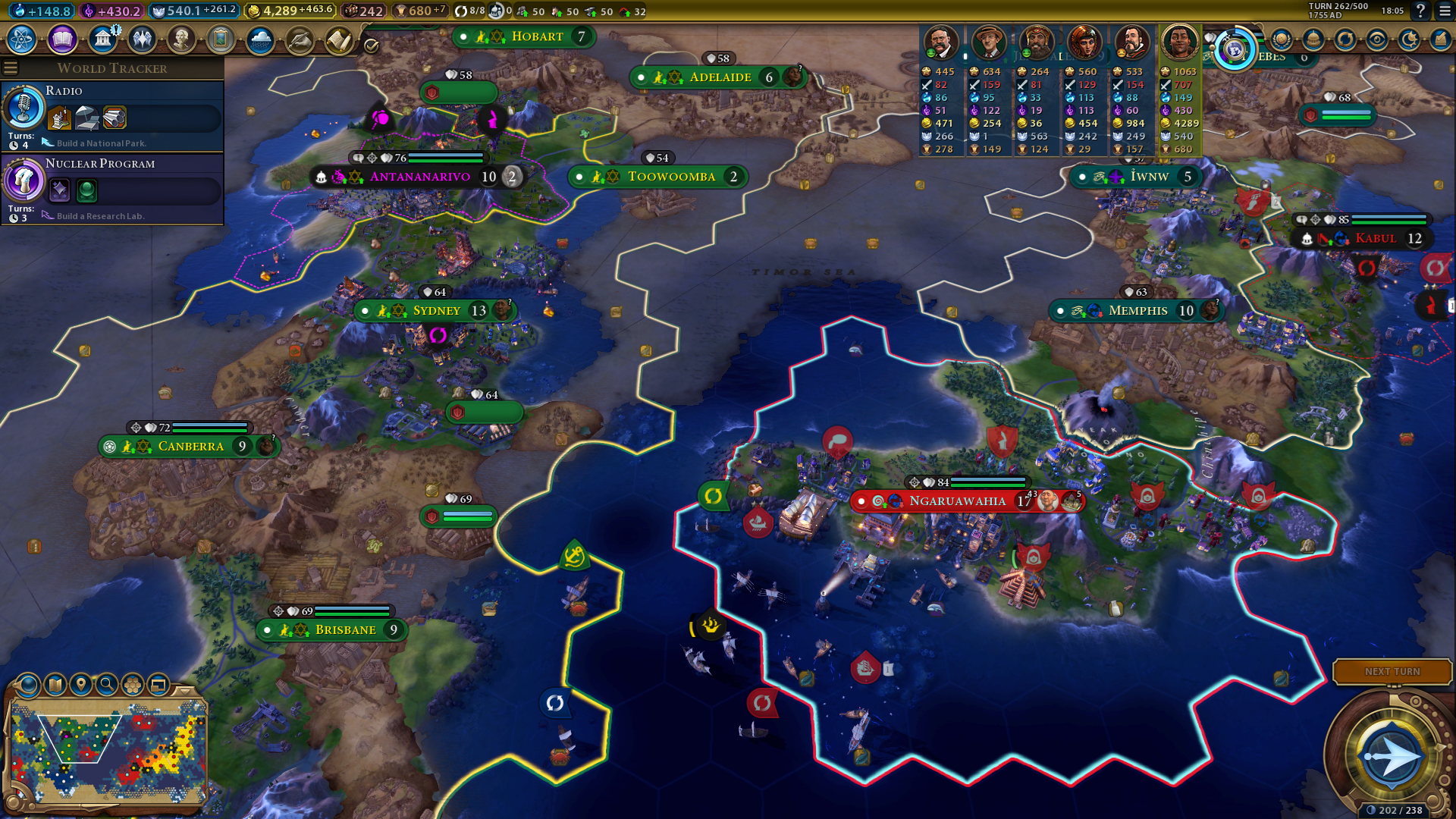Open the minimap map search magnifier
Viewport: 1456px width, 819px height.
coord(107,685)
